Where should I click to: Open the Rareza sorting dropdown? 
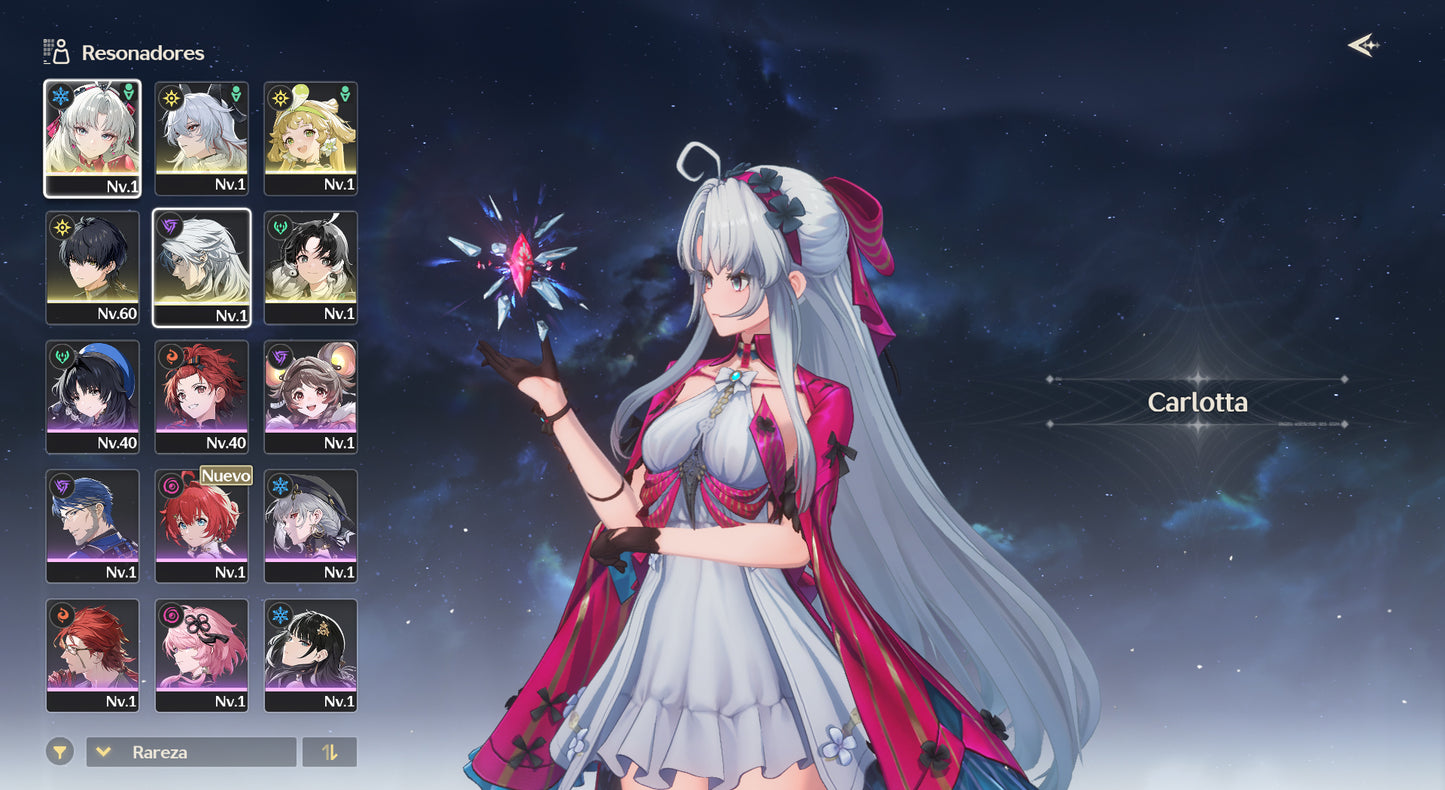pyautogui.click(x=191, y=752)
